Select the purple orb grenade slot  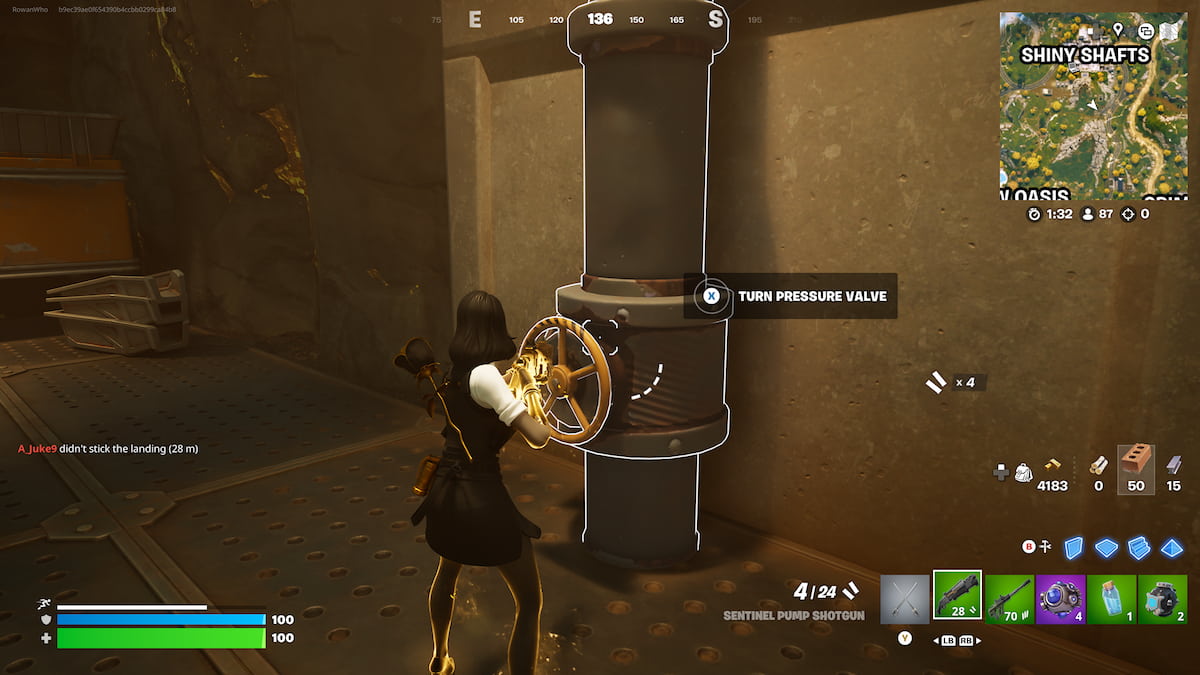tap(1060, 598)
